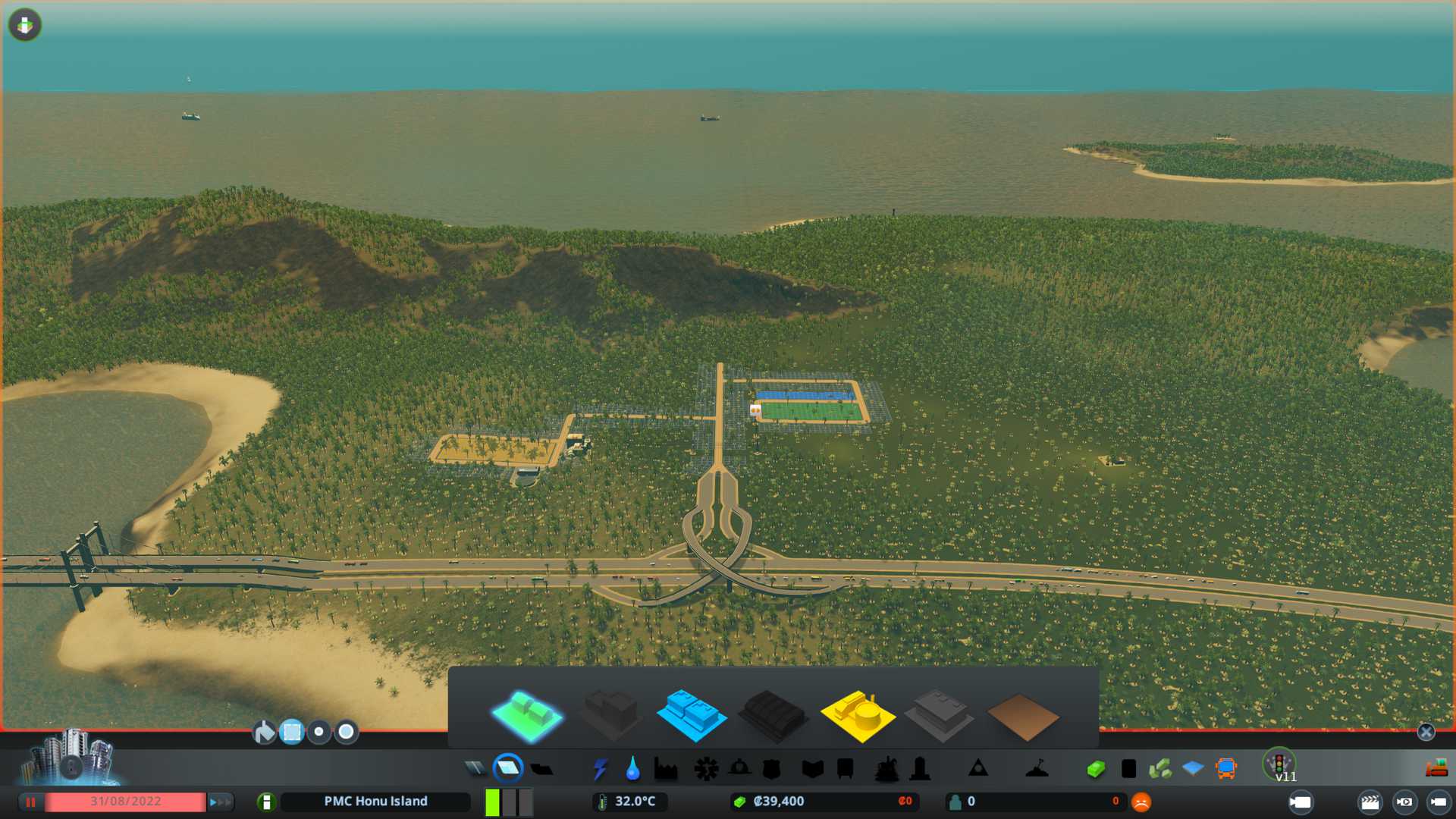Activate the bulldozer tool
1456x819 pixels.
coord(1436,769)
